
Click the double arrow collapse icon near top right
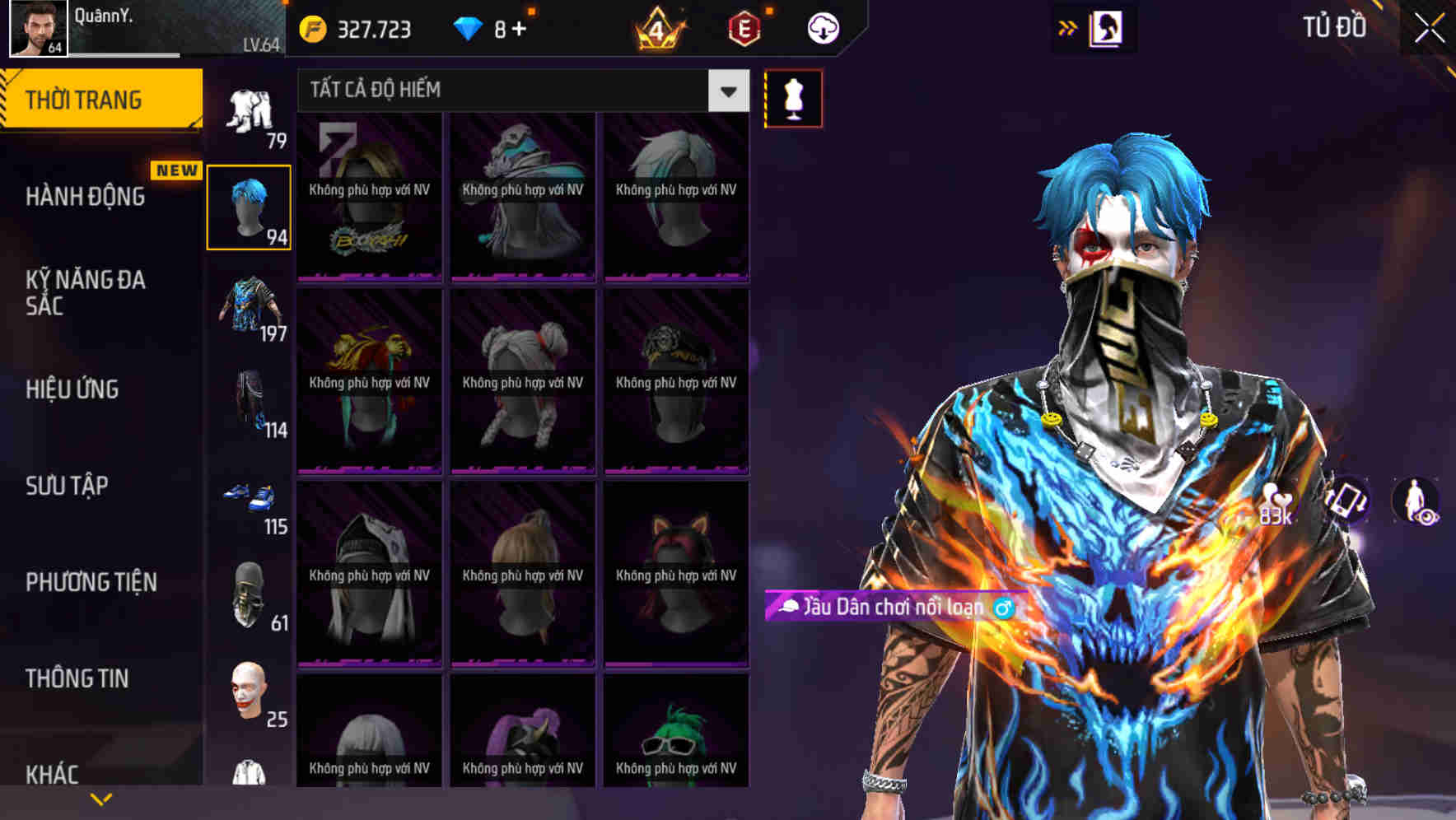pyautogui.click(x=1066, y=26)
